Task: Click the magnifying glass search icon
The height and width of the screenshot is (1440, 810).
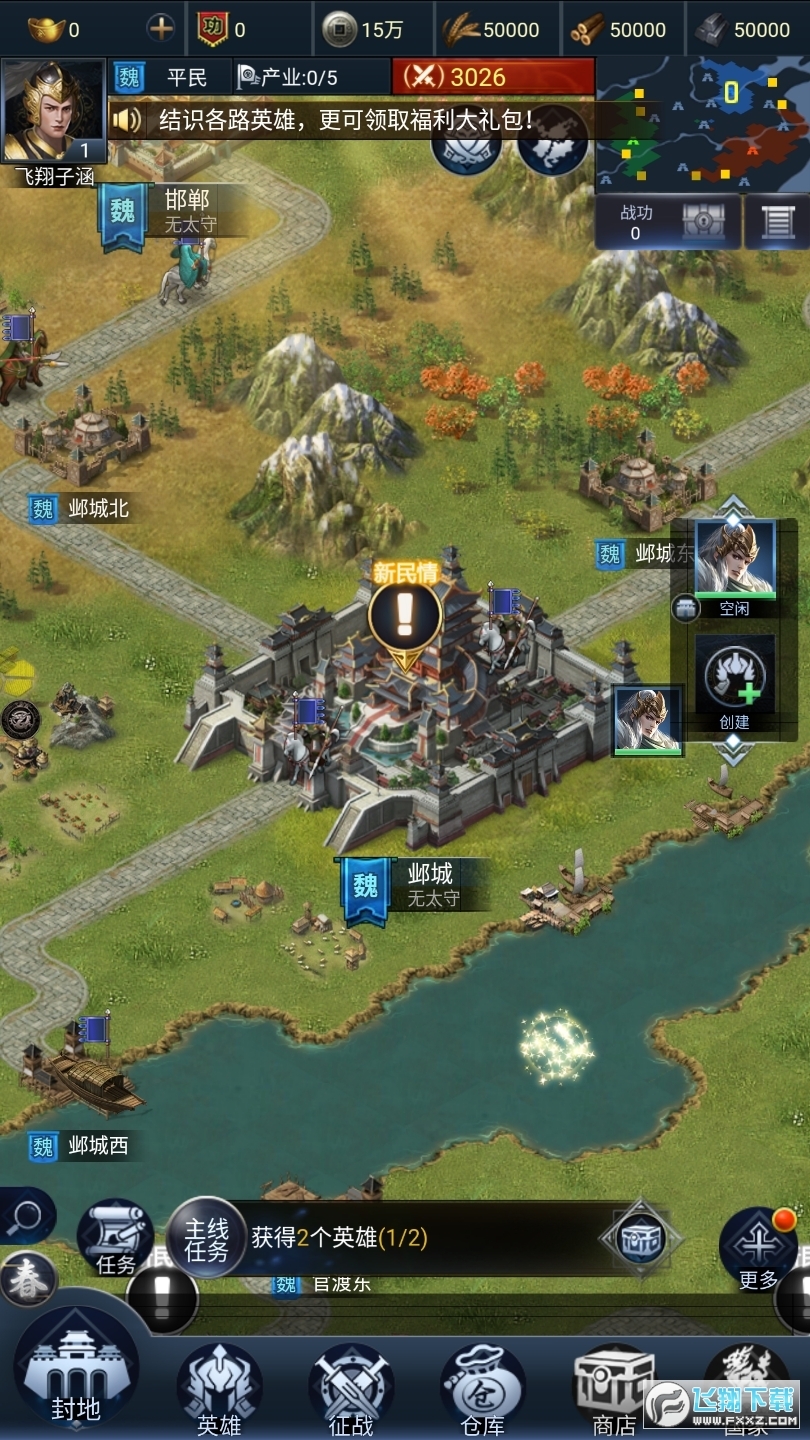Action: coord(25,1217)
